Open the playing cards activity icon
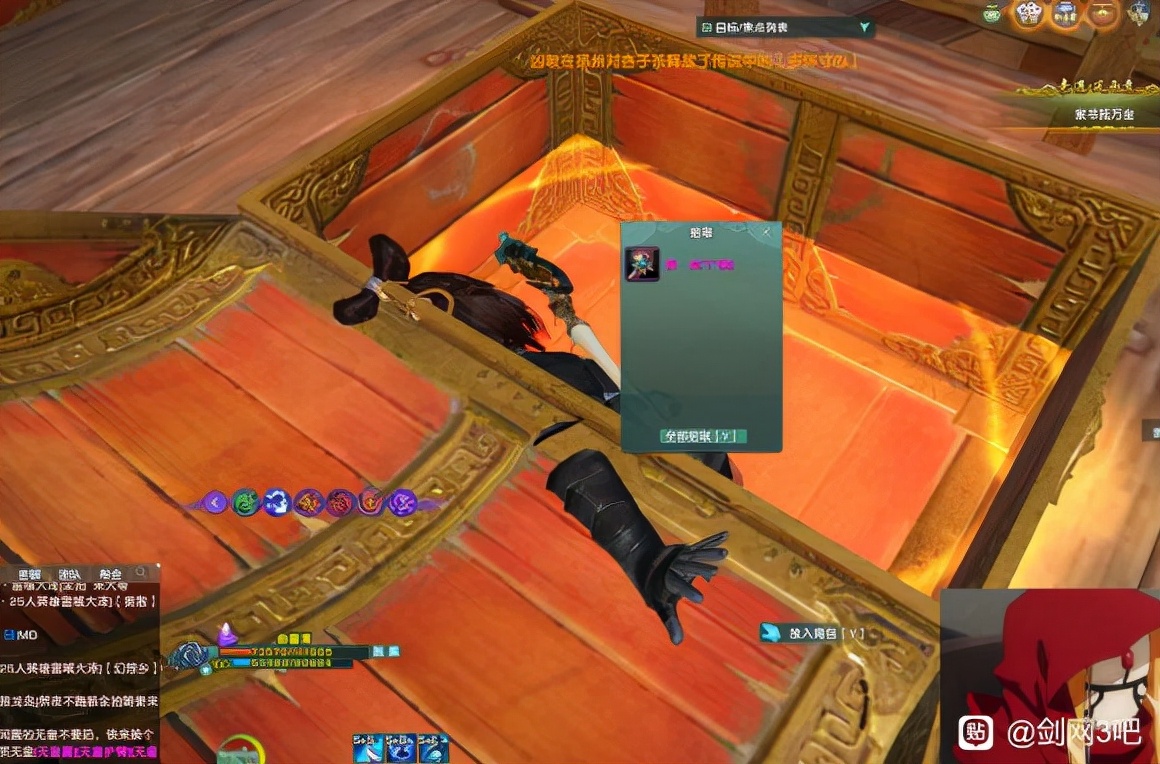Screen dimensions: 1160x764 (1028, 13)
